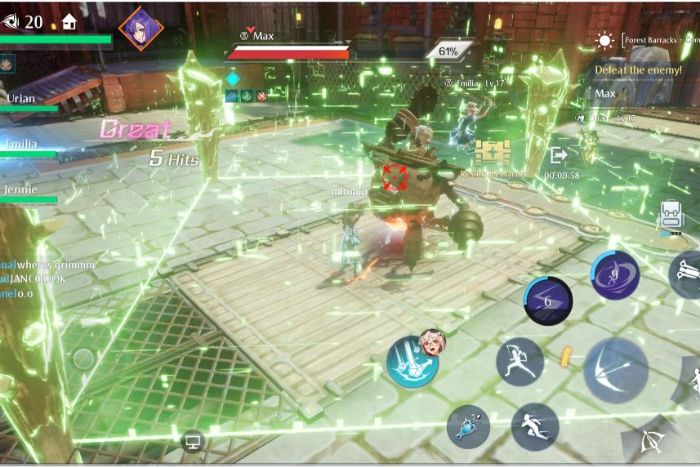The image size is (700, 468).
Task: Activate the skill showing cooldown 6
Action: point(548,301)
